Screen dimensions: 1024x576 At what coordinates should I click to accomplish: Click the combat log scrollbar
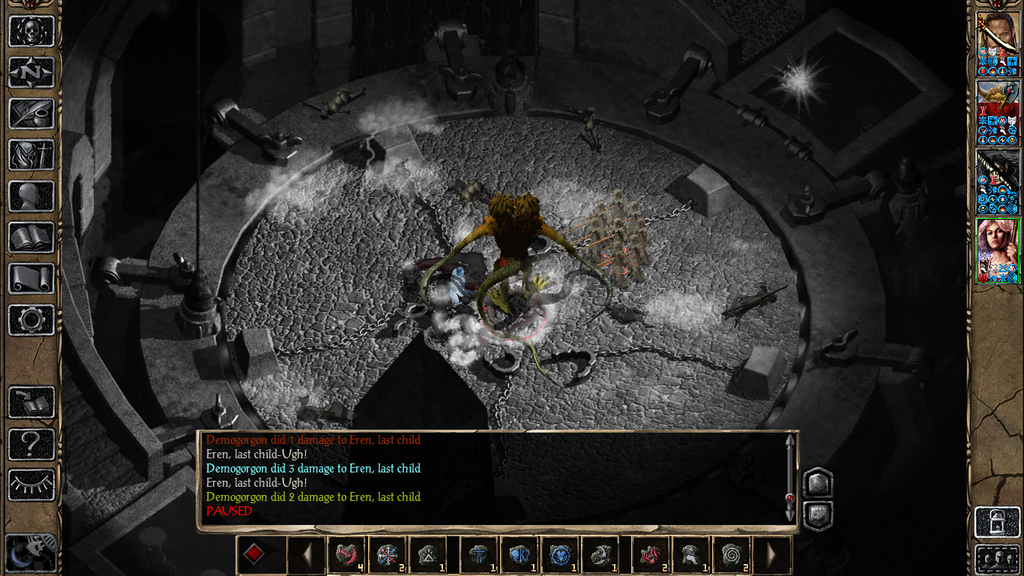tap(790, 477)
